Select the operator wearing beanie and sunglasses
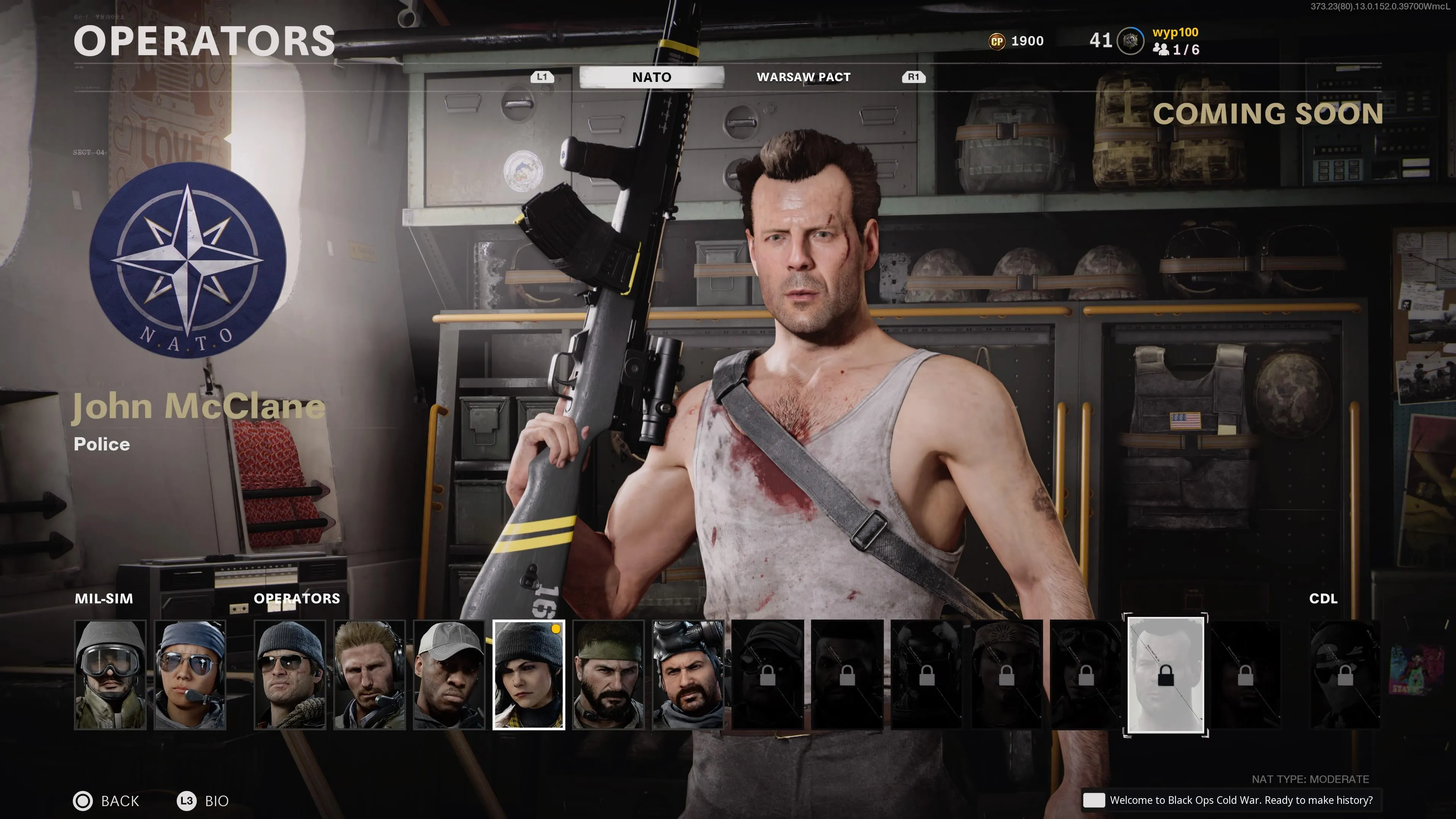This screenshot has height=819, width=1456. (290, 674)
